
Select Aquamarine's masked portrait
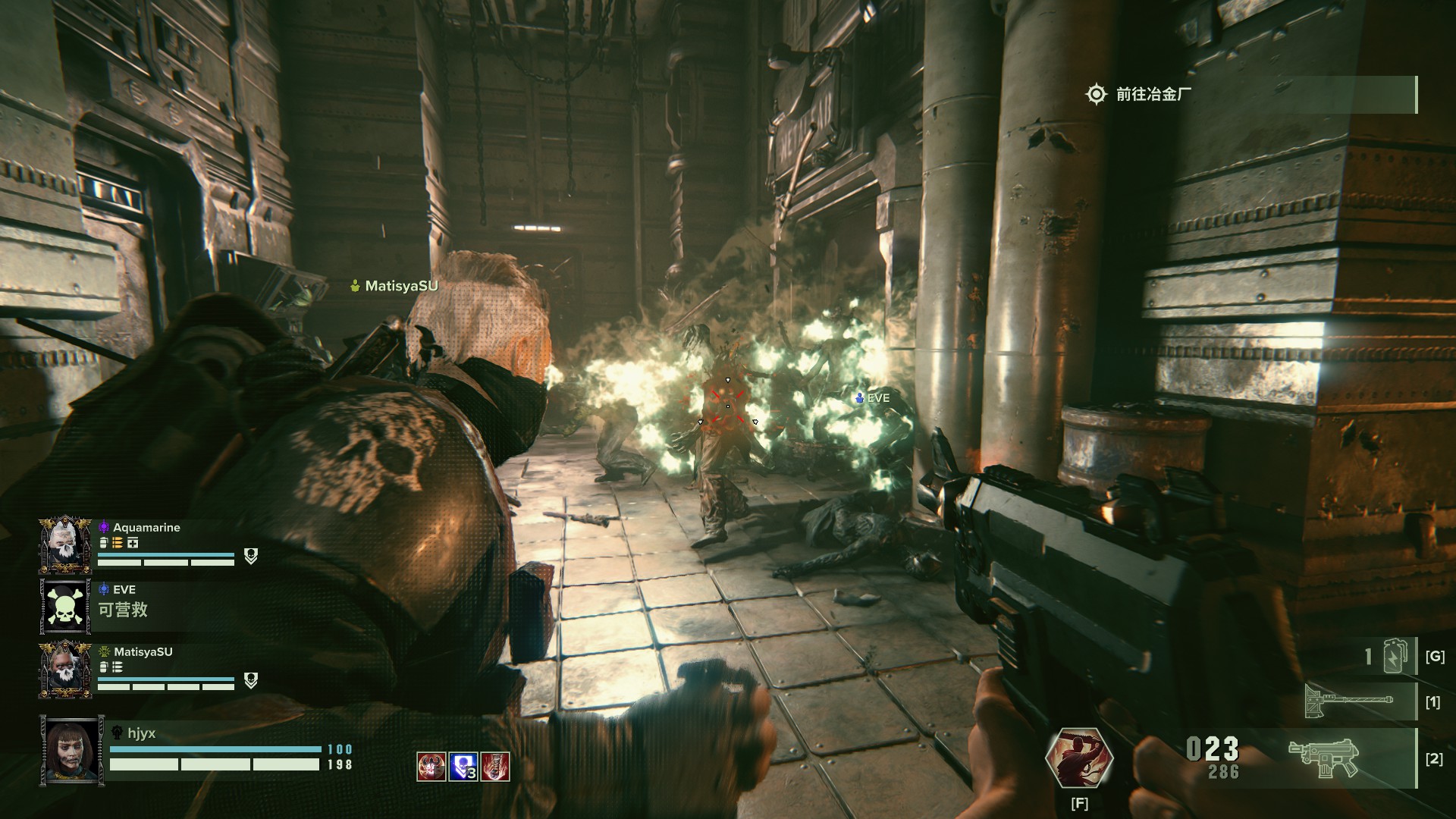tap(65, 545)
